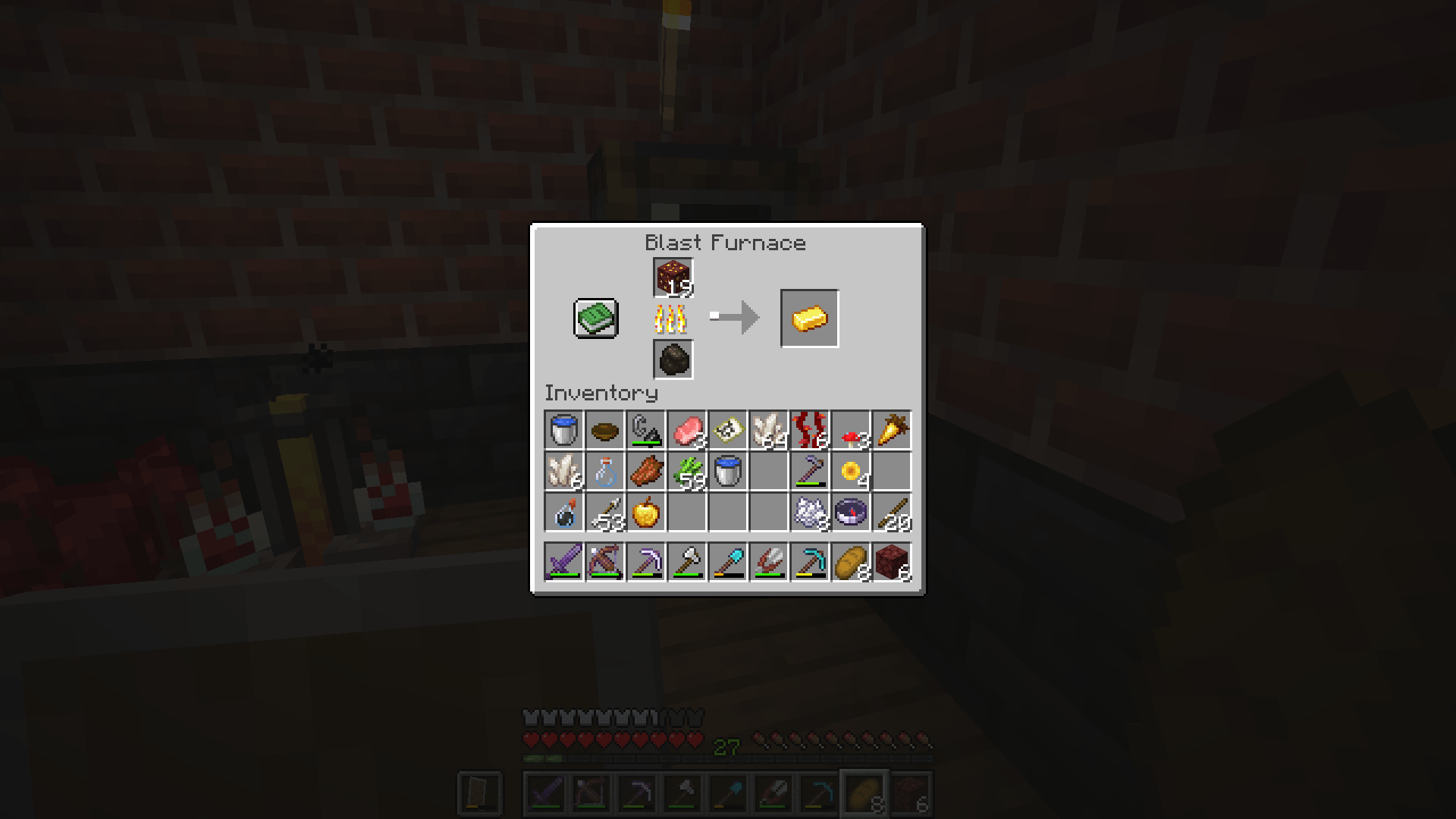The width and height of the screenshot is (1456, 819).
Task: Select the arrow stack of 53
Action: (x=604, y=512)
